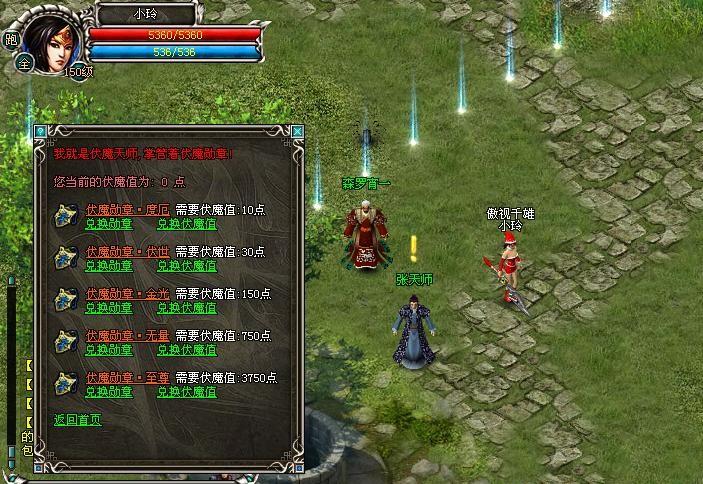Return to the dialog home via 返回首页
Image resolution: width=703 pixels, height=484 pixels.
coord(77,420)
